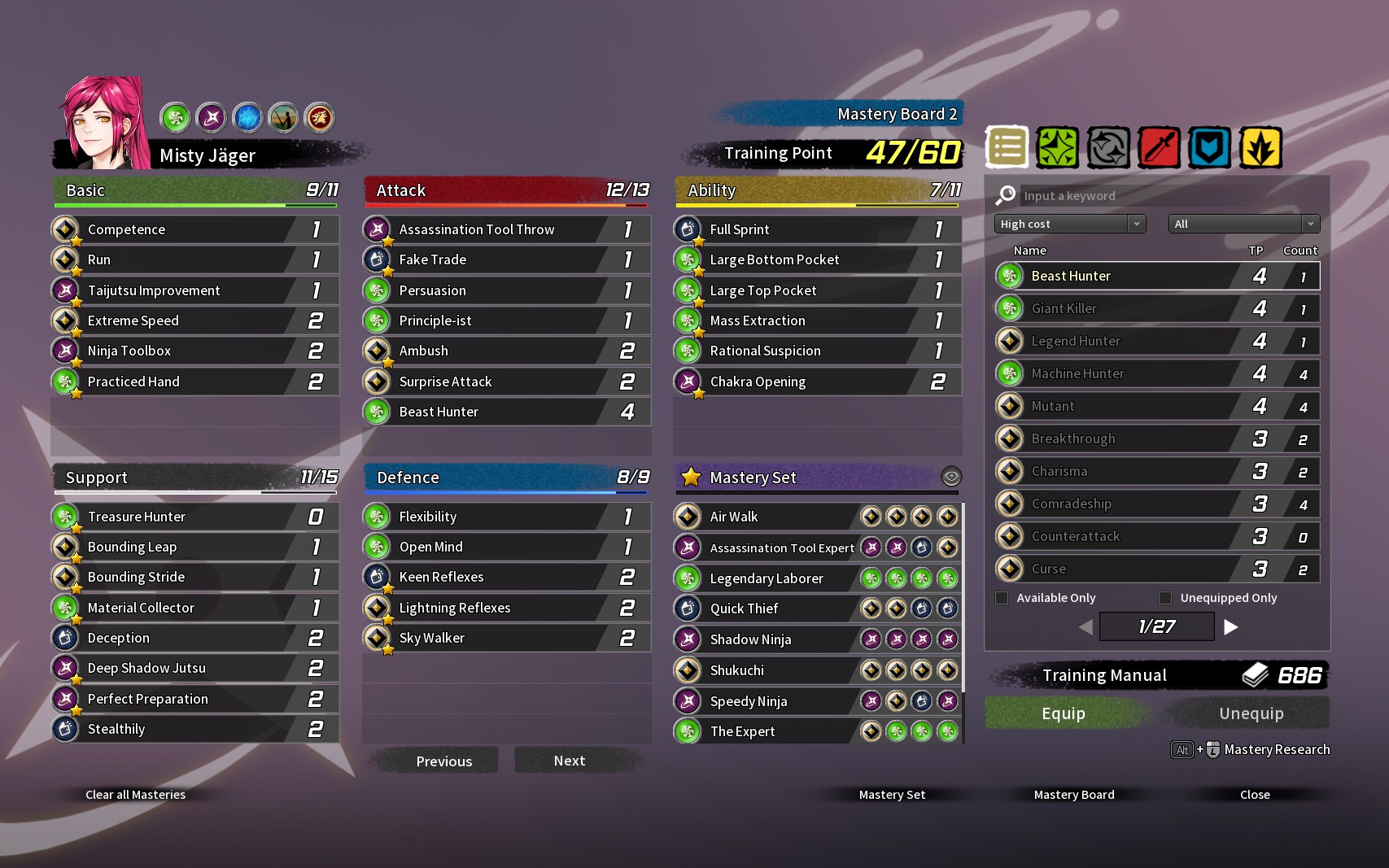Click the Previous button

pos(443,761)
